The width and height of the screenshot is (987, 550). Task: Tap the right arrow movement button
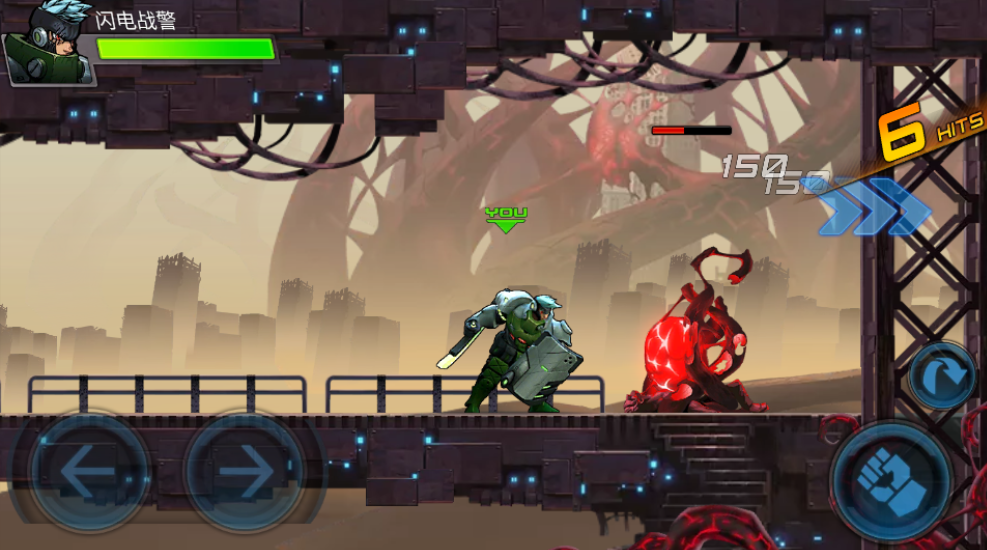click(244, 472)
